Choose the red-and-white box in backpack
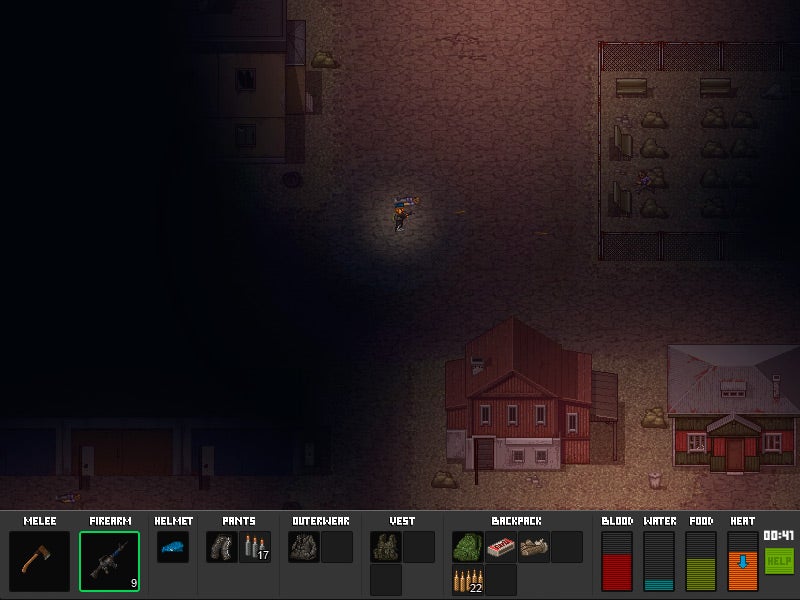 tap(501, 547)
